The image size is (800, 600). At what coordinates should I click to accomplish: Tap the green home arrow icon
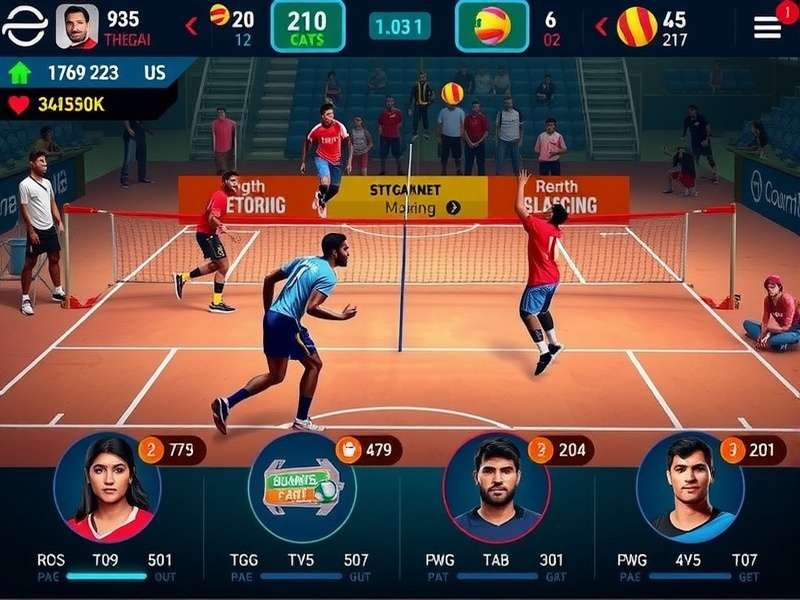click(x=19, y=73)
